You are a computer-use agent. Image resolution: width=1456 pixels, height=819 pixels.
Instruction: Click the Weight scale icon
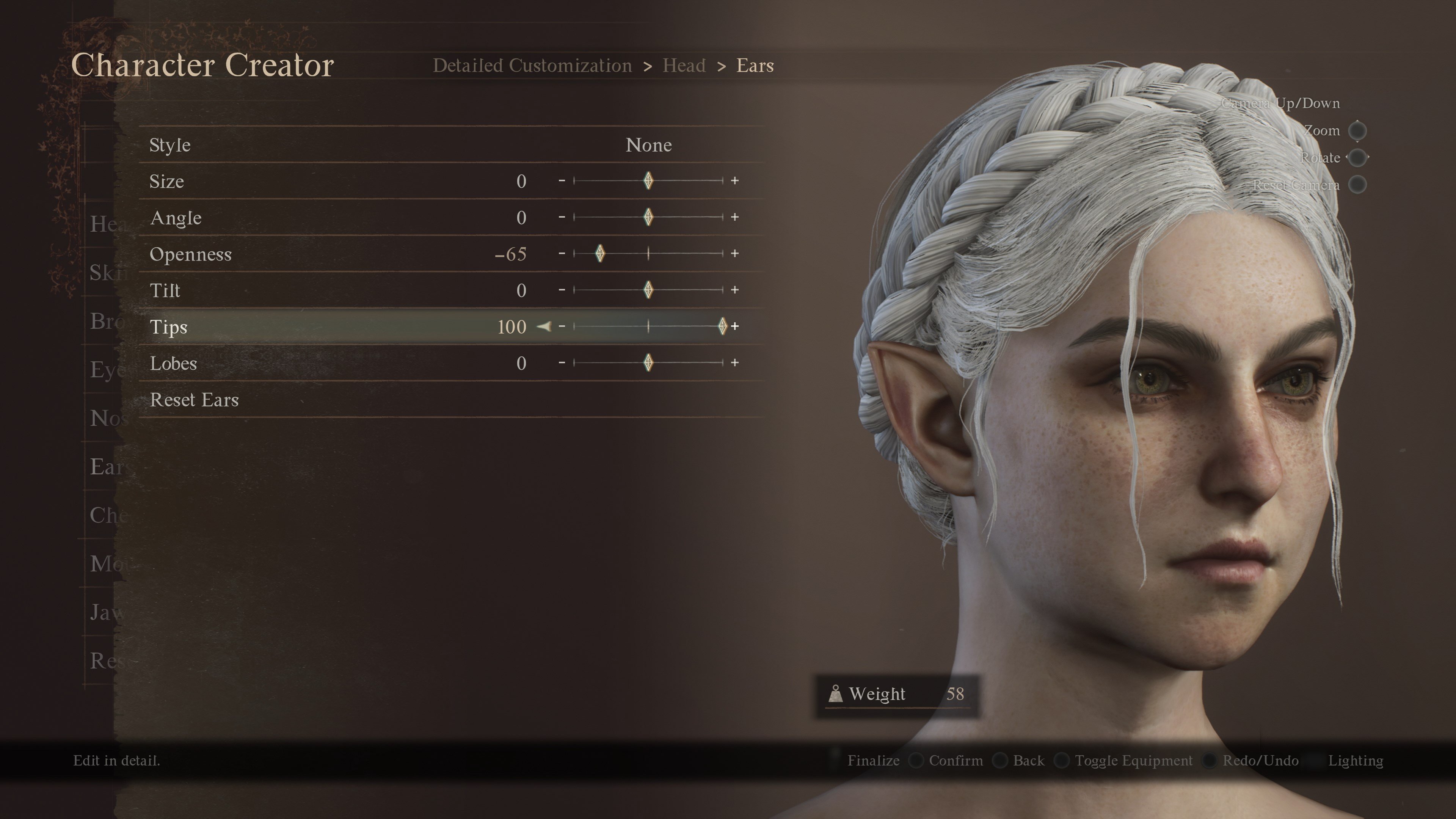pyautogui.click(x=836, y=694)
